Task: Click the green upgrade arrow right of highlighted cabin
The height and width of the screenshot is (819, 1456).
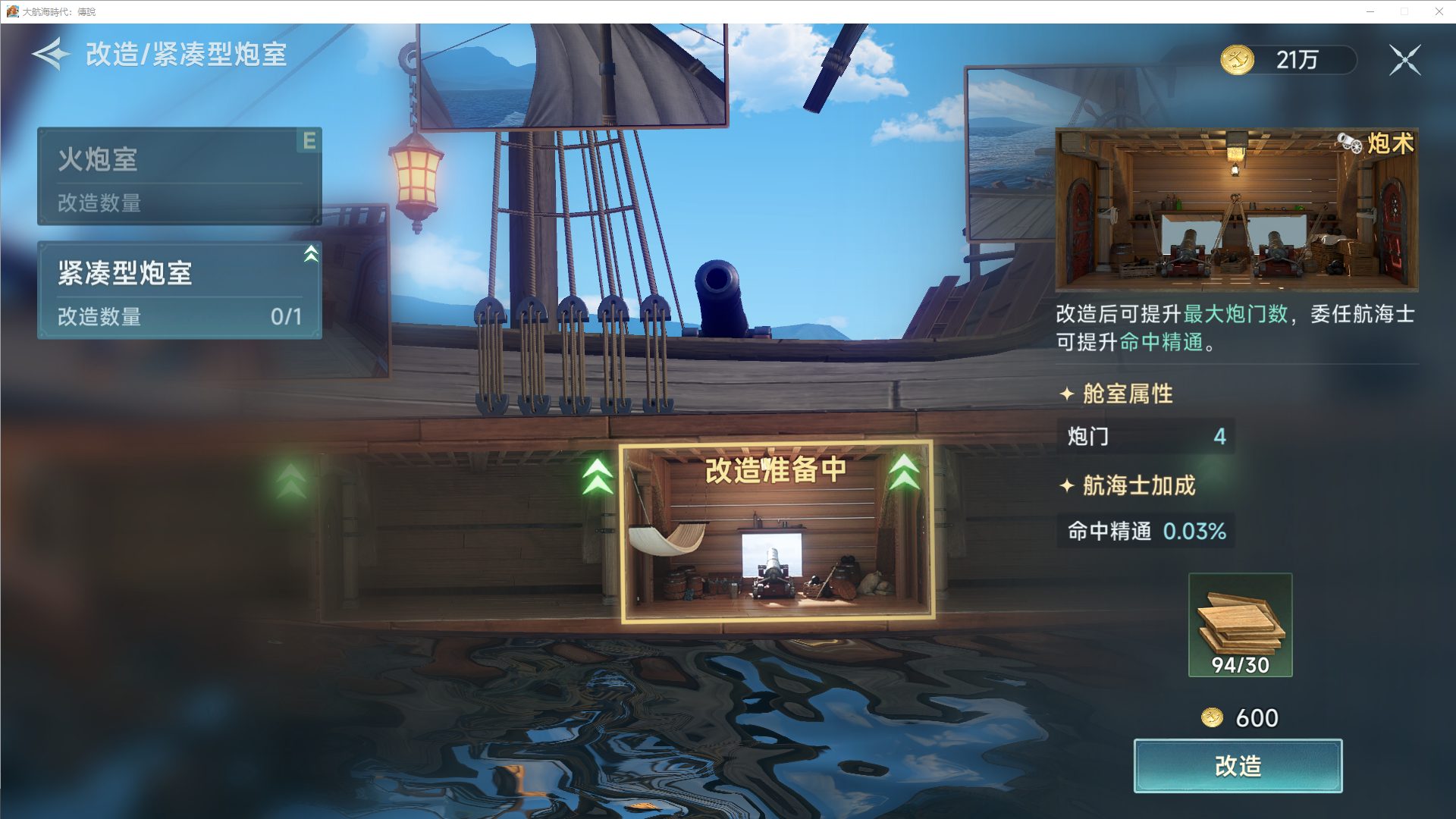Action: 908,472
